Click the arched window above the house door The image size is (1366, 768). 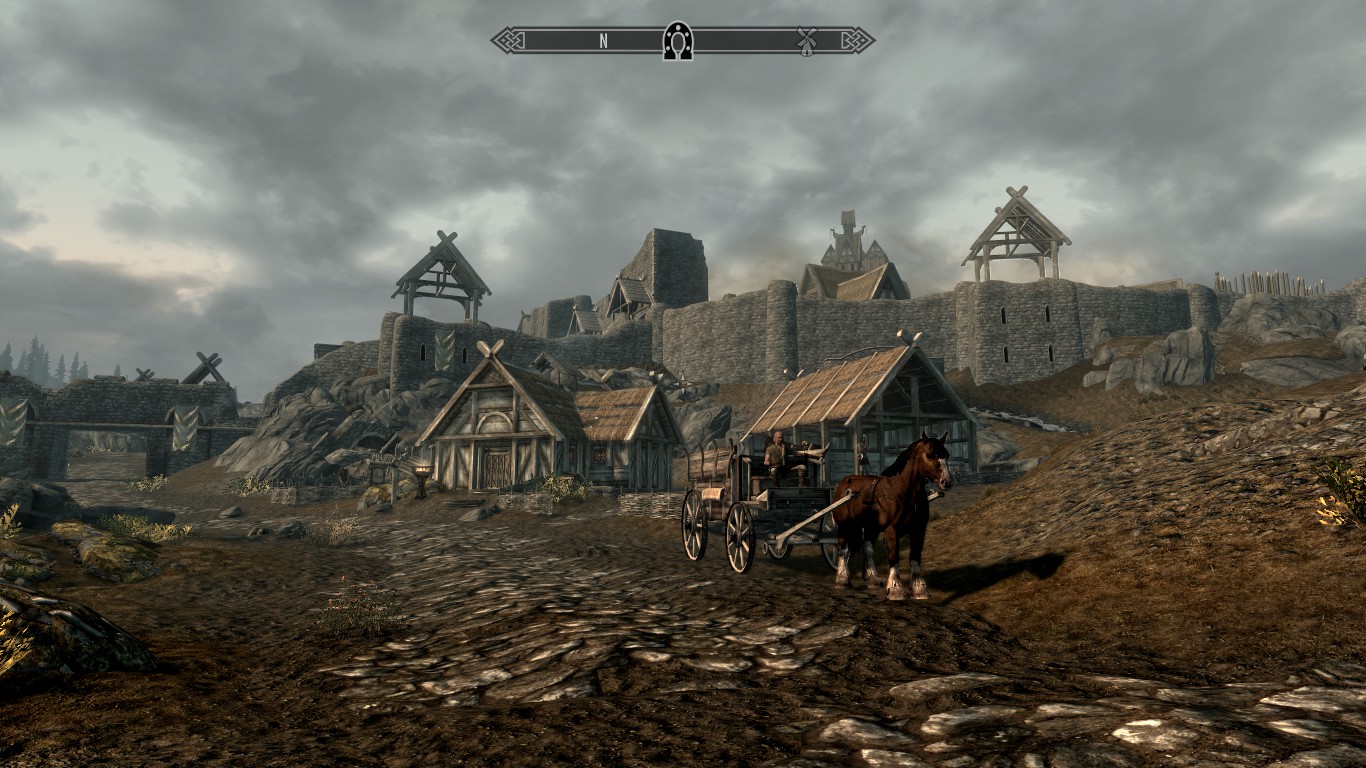point(493,421)
